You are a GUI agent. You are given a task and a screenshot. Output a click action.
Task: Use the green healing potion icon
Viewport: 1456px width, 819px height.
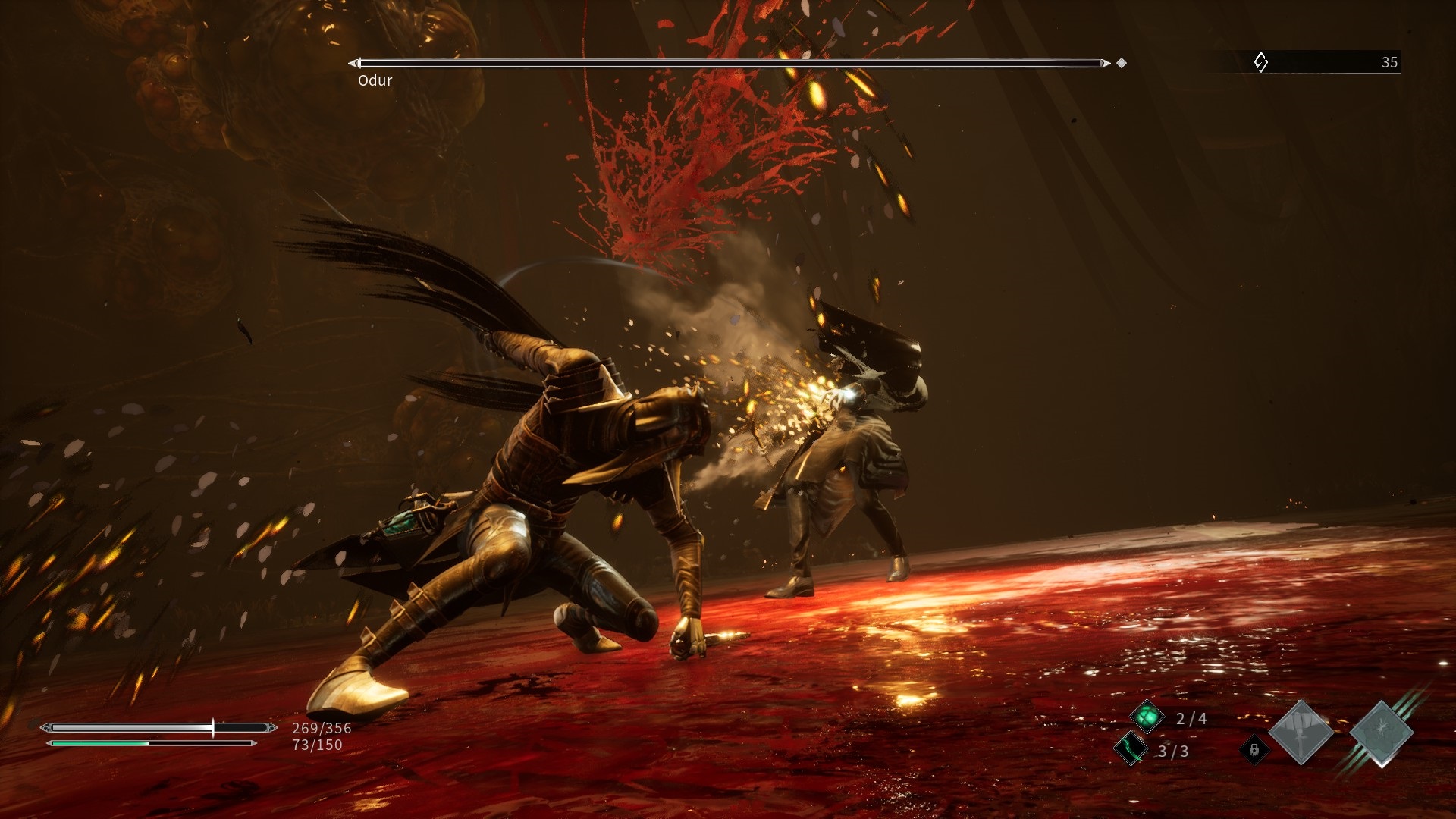1147,717
